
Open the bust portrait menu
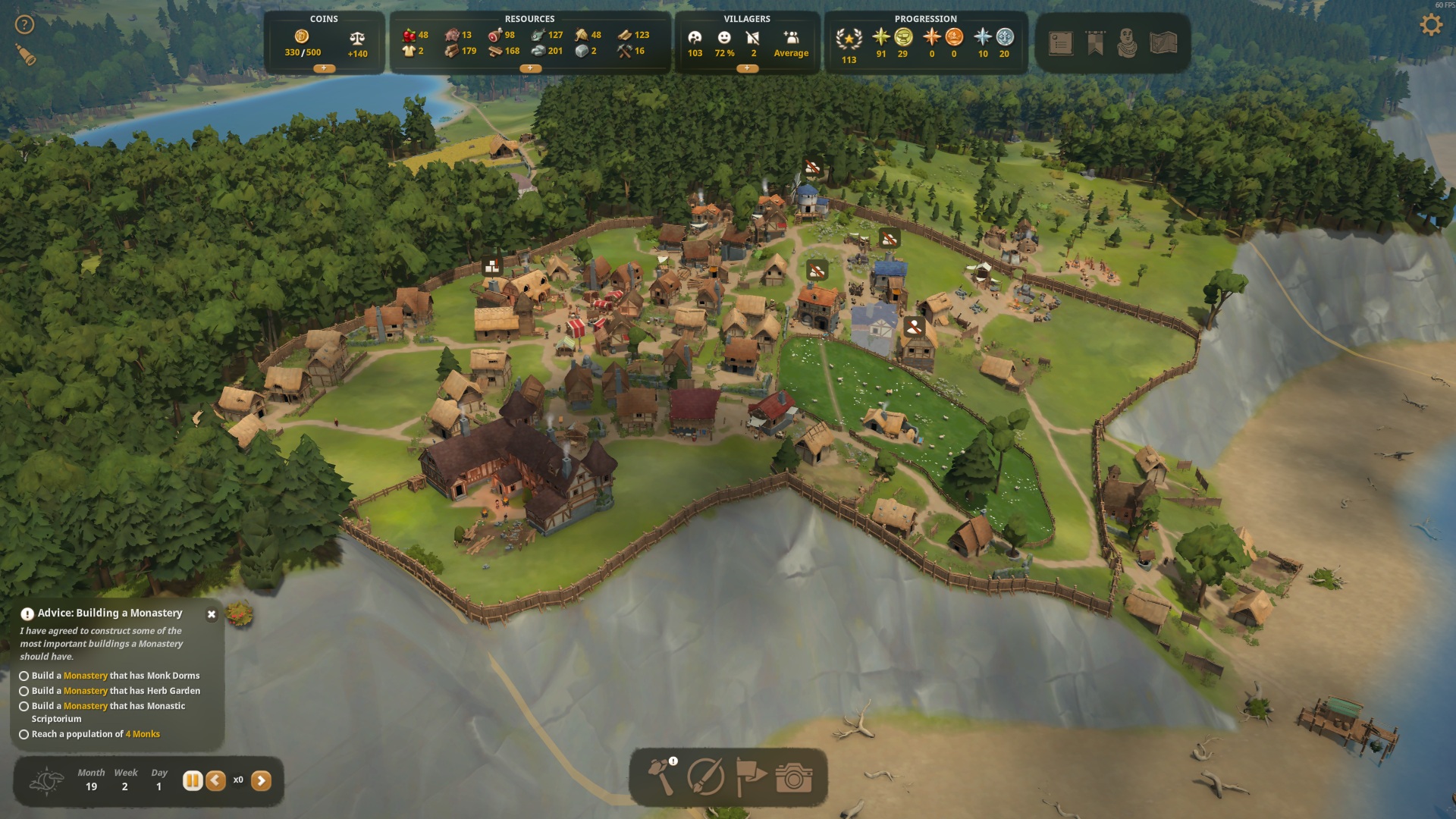[x=1128, y=43]
